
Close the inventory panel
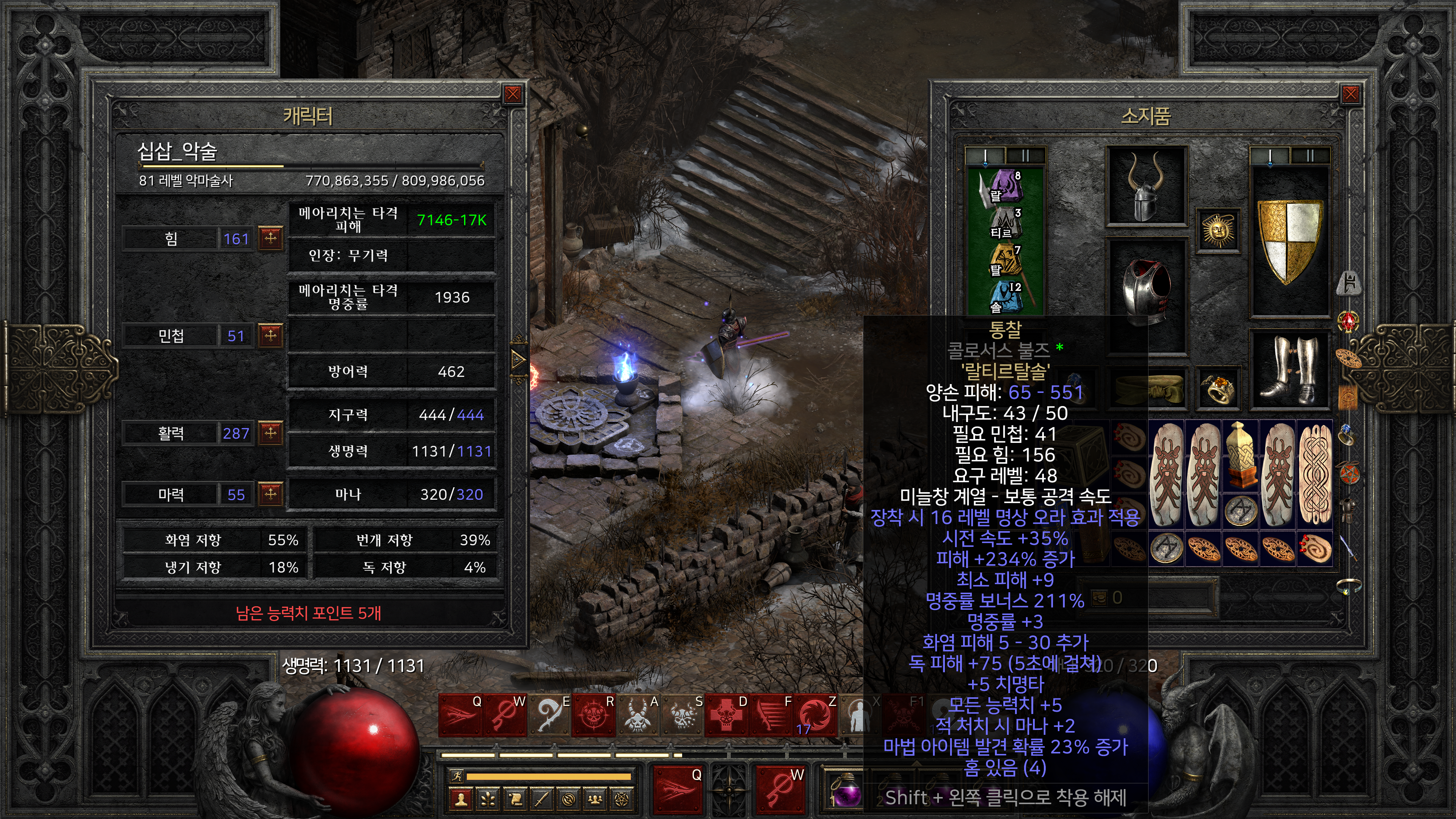pos(1350,94)
